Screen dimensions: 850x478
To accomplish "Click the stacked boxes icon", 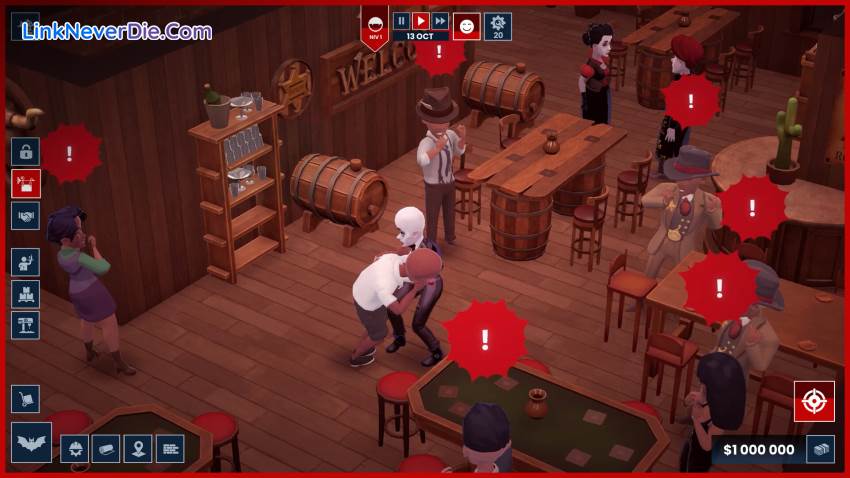I will [26, 294].
